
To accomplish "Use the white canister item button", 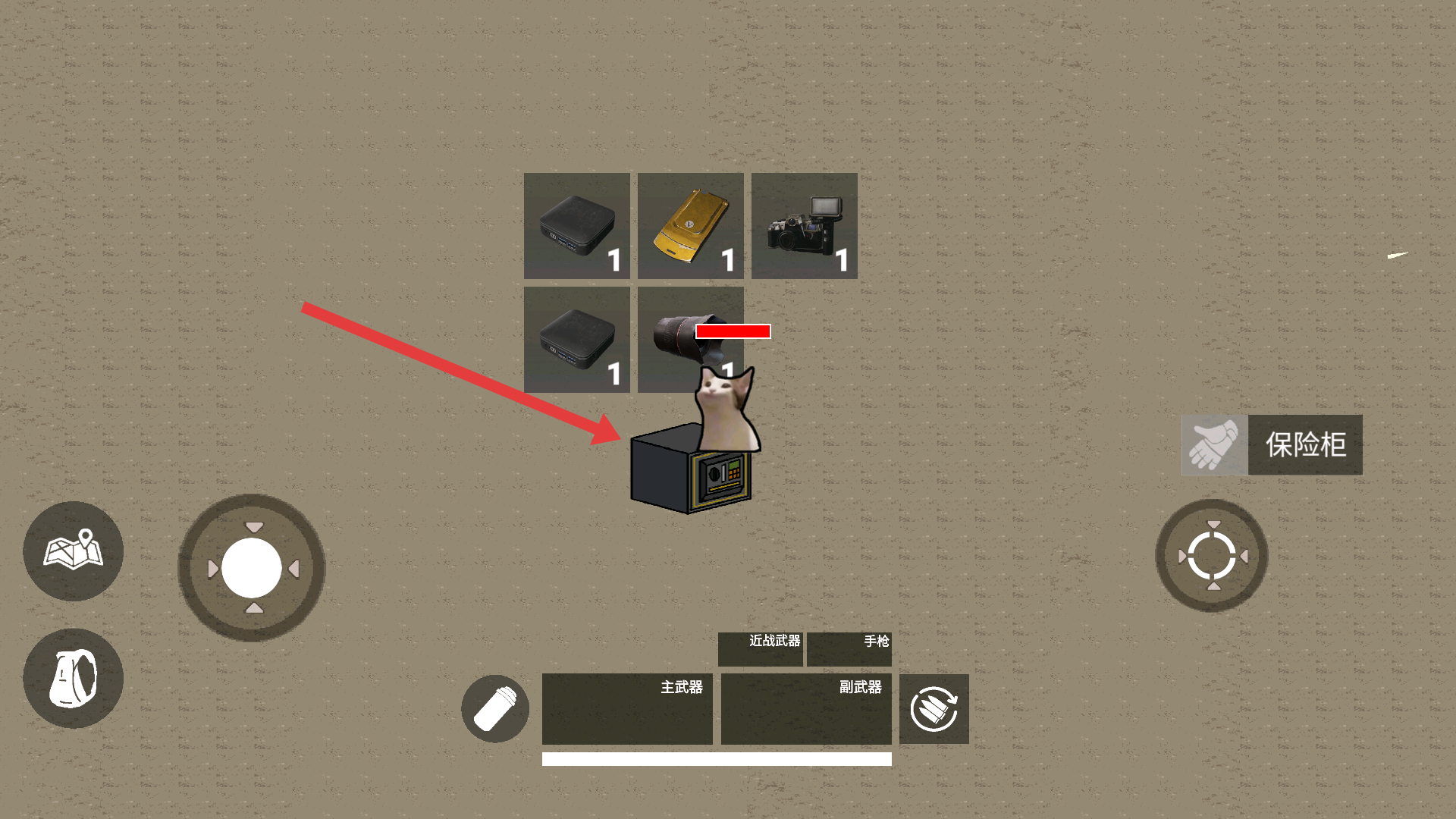I will [x=495, y=709].
